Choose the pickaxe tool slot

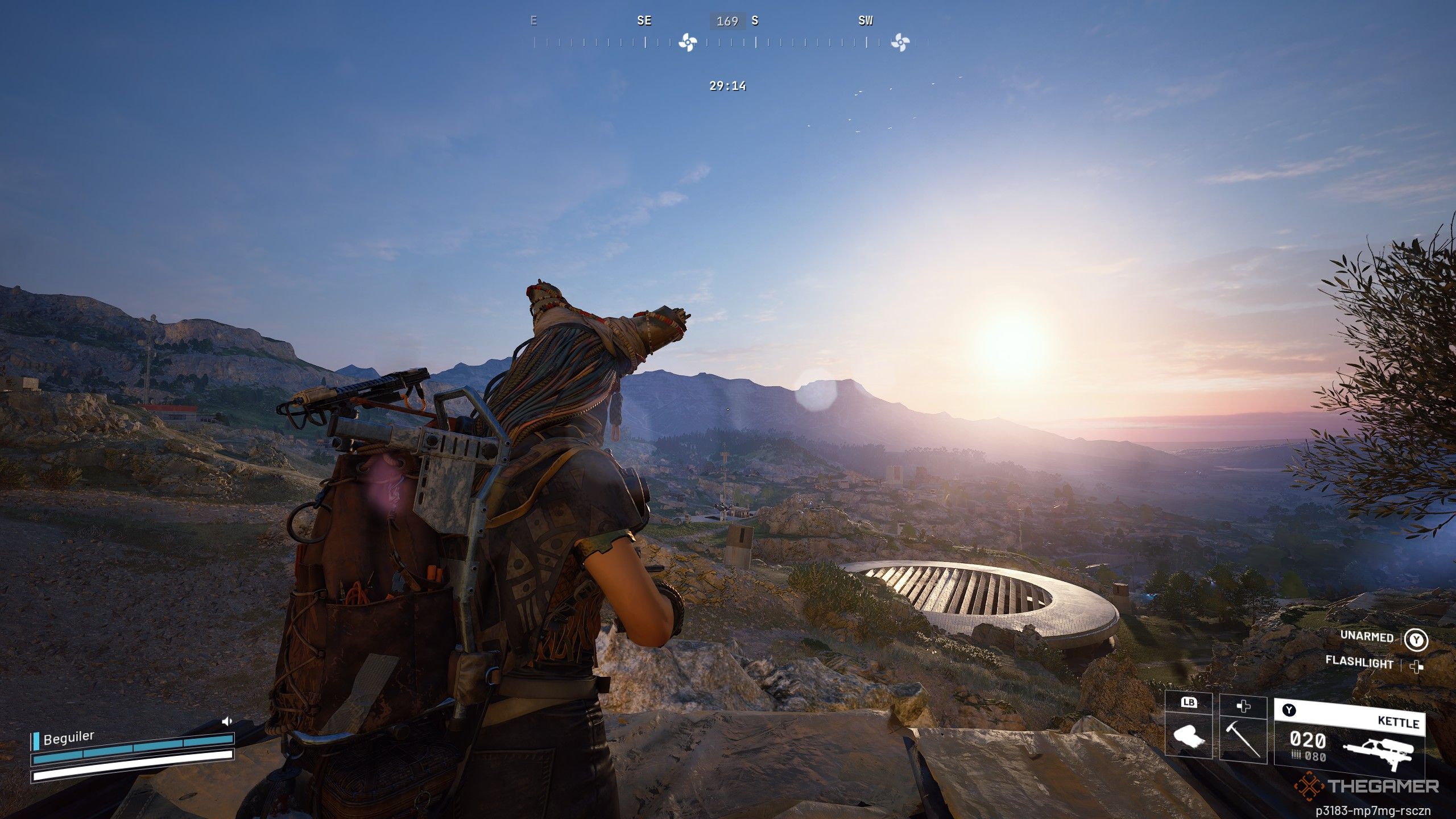click(x=1243, y=734)
